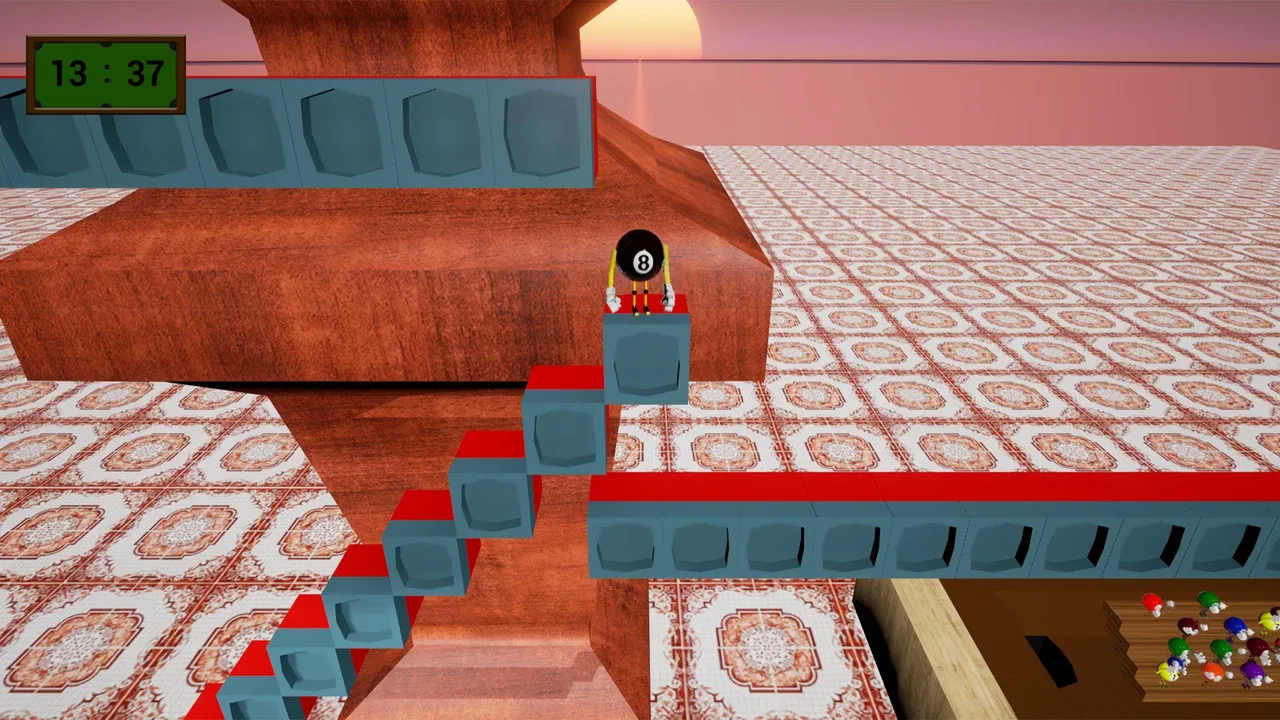Image resolution: width=1280 pixels, height=720 pixels.
Task: Click the blue ball character in the cluster
Action: point(1235,625)
